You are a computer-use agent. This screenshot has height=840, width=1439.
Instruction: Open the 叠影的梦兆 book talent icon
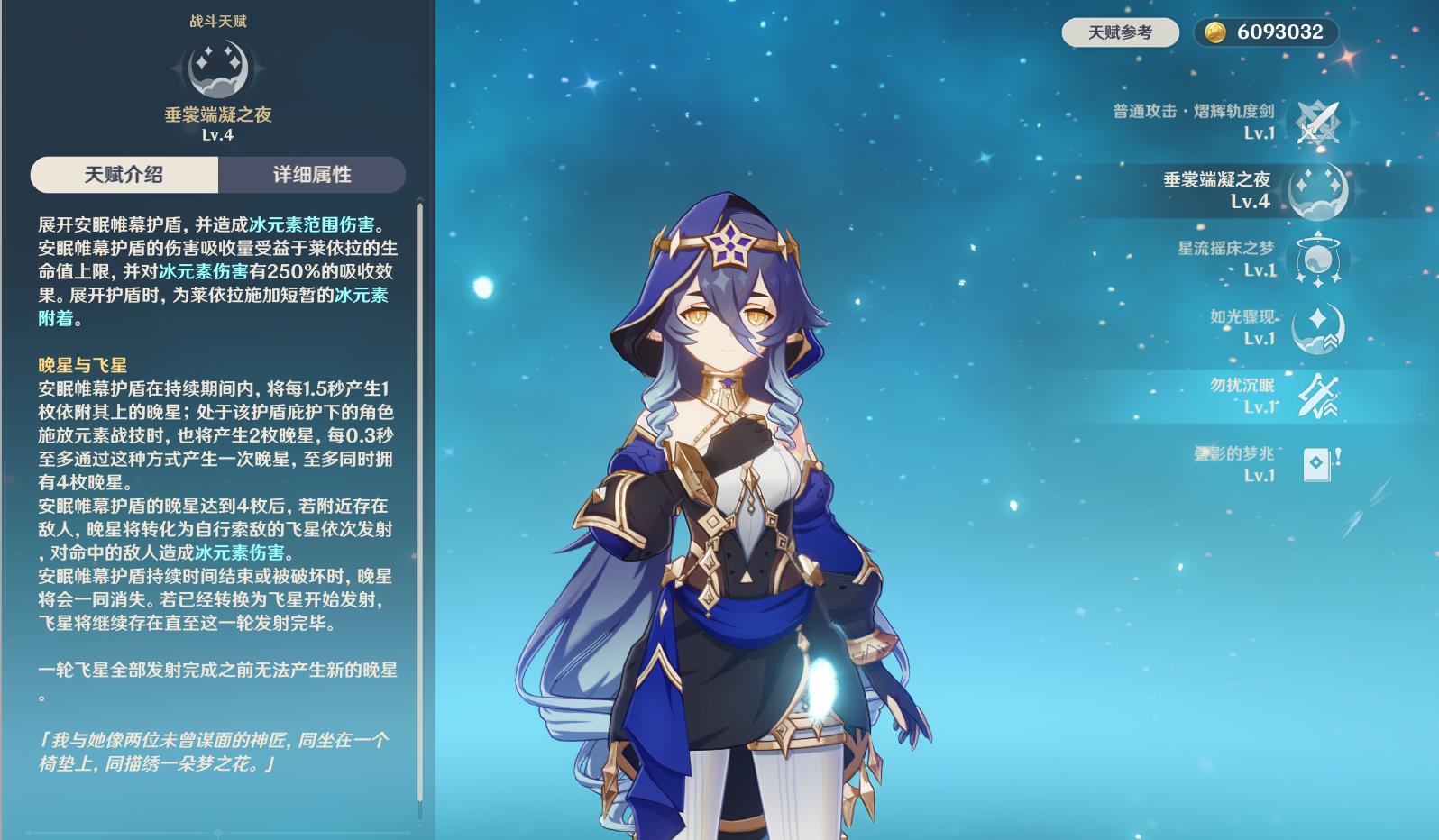coord(1315,465)
